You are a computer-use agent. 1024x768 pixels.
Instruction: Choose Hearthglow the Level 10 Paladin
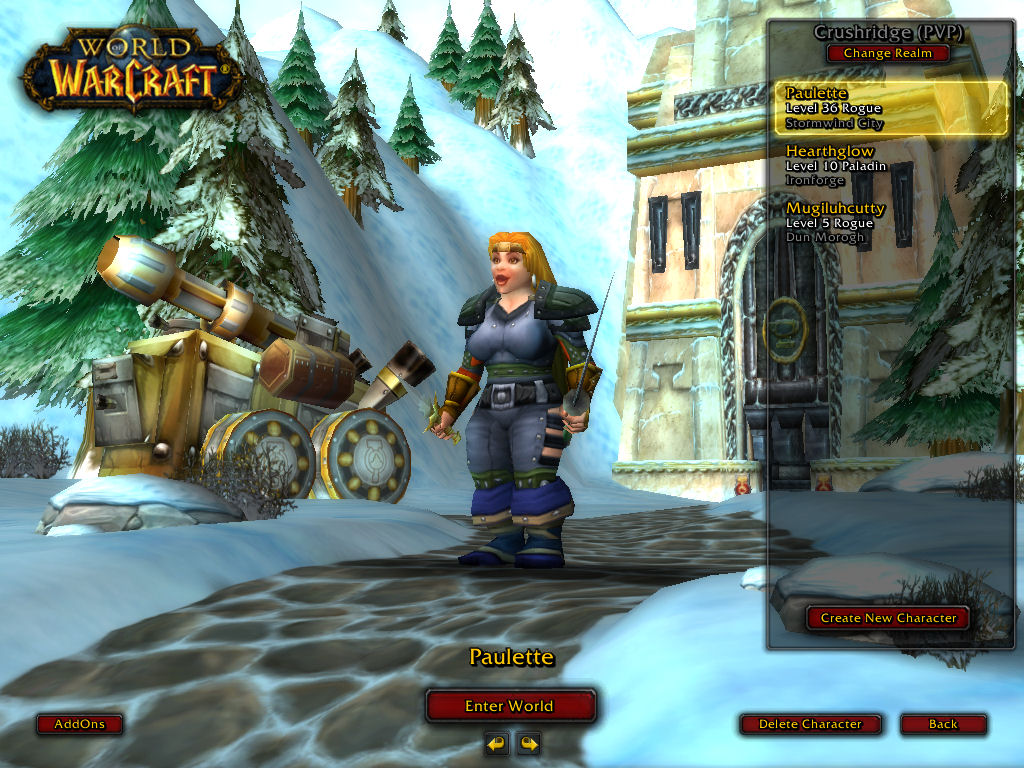click(890, 165)
